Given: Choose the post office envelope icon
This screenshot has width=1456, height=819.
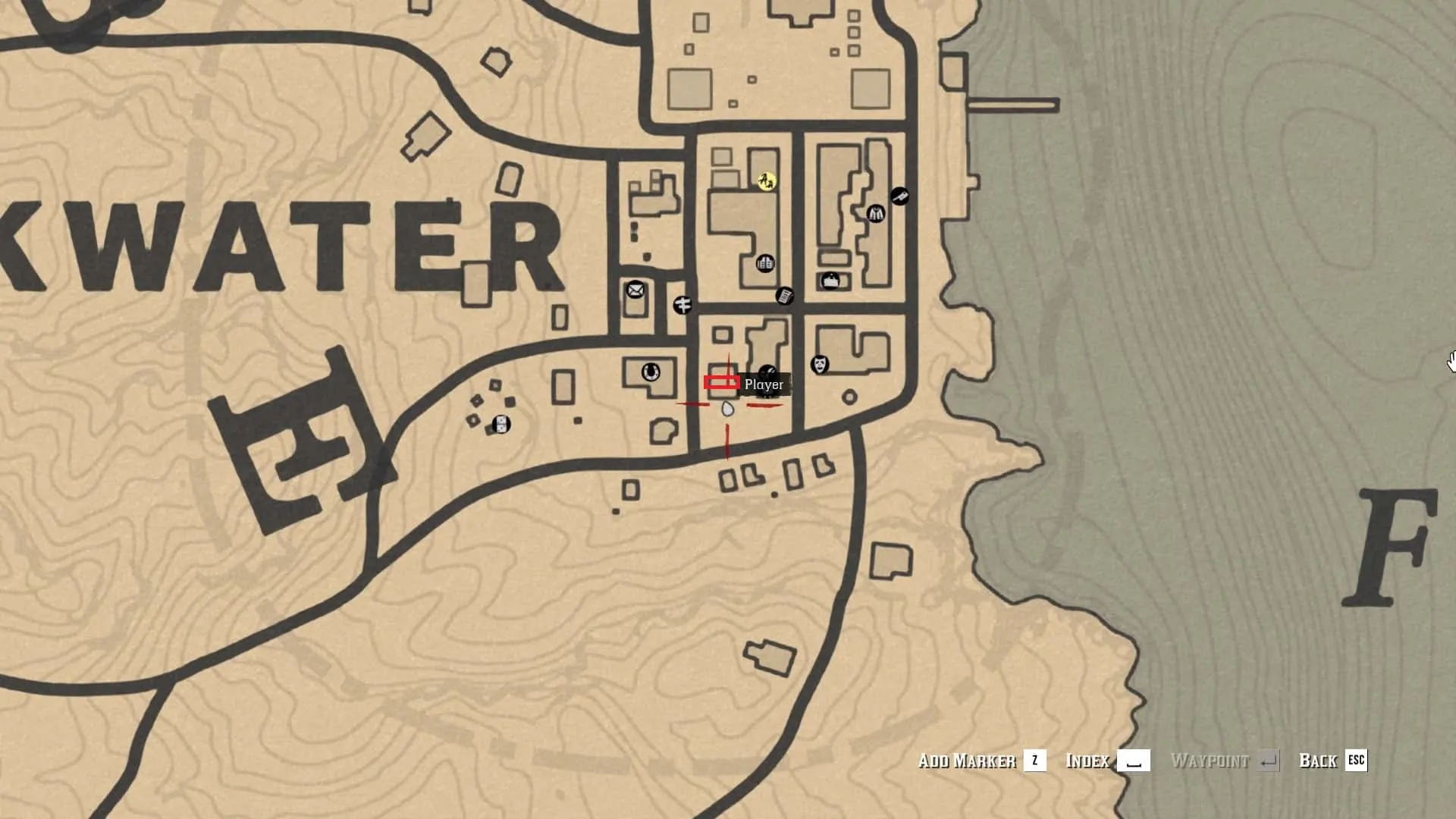Looking at the screenshot, I should (x=635, y=290).
